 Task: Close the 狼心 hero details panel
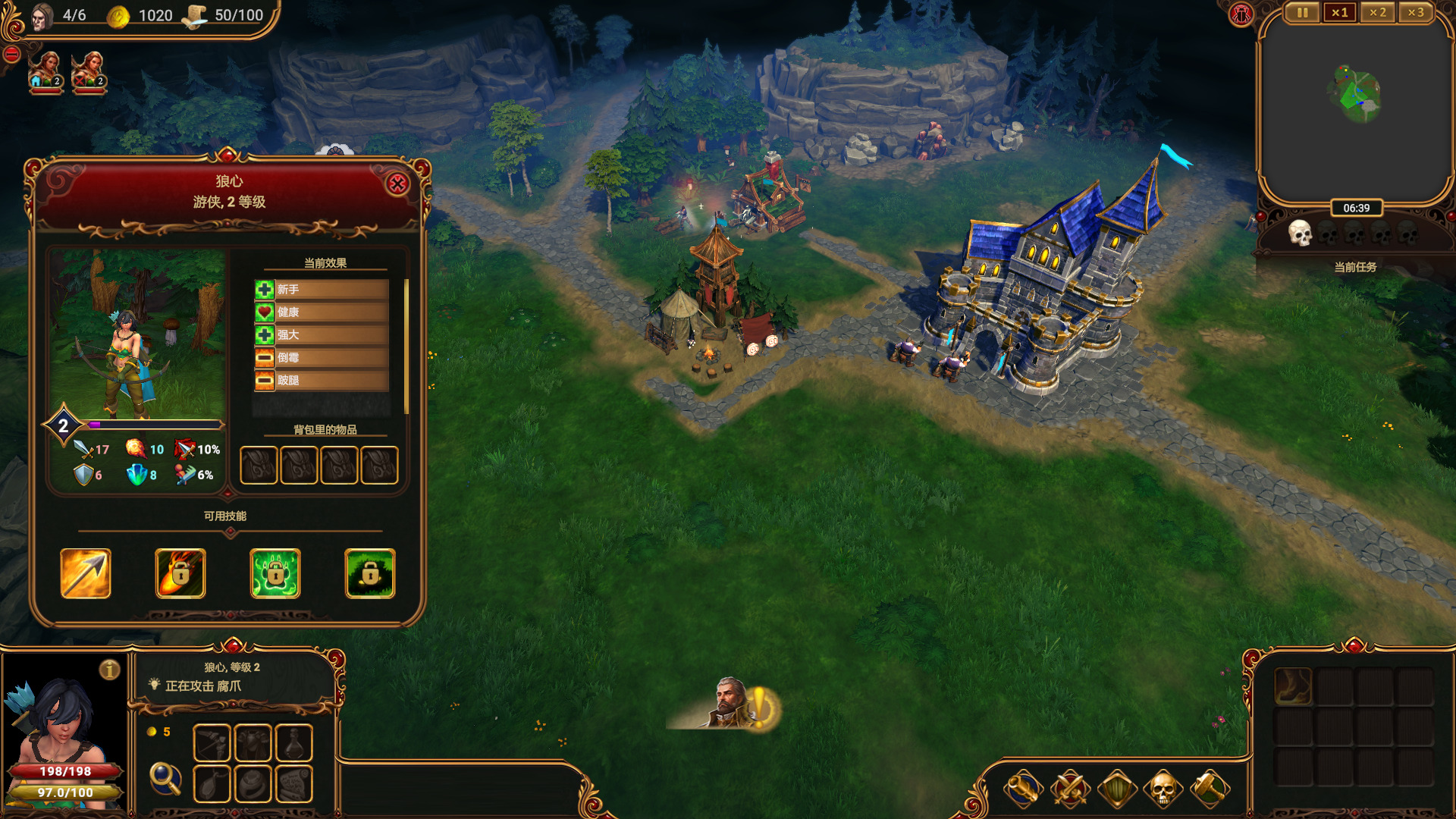click(x=397, y=184)
